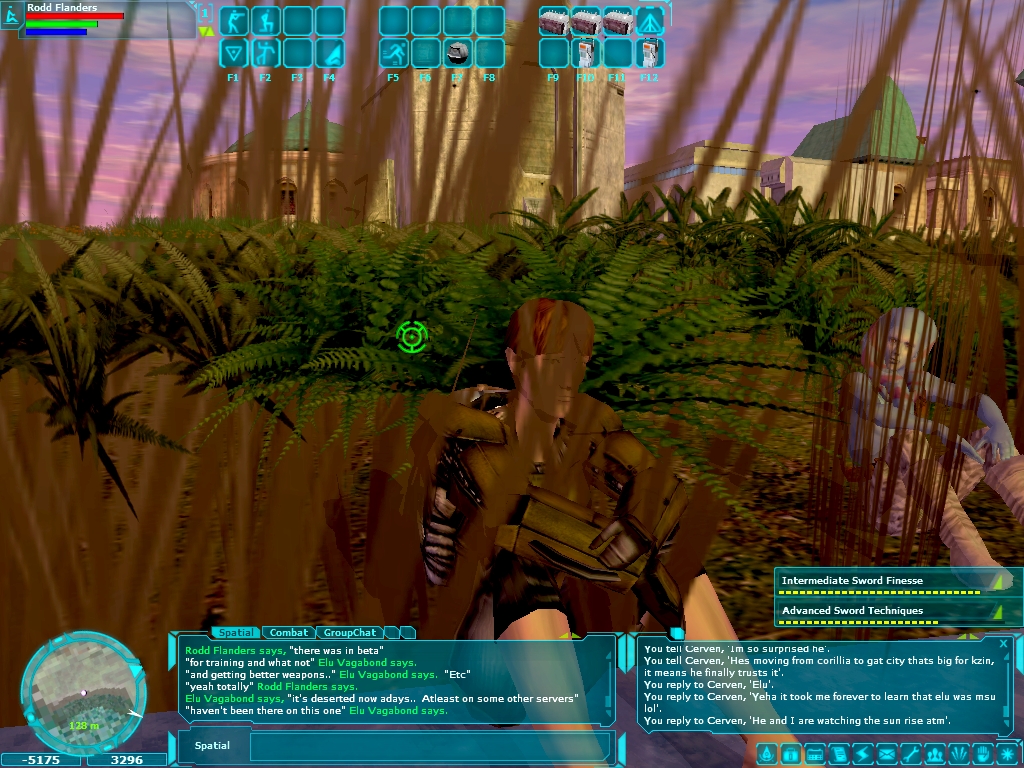
Task: Open the datapad scroll menu icon
Action: click(x=836, y=754)
